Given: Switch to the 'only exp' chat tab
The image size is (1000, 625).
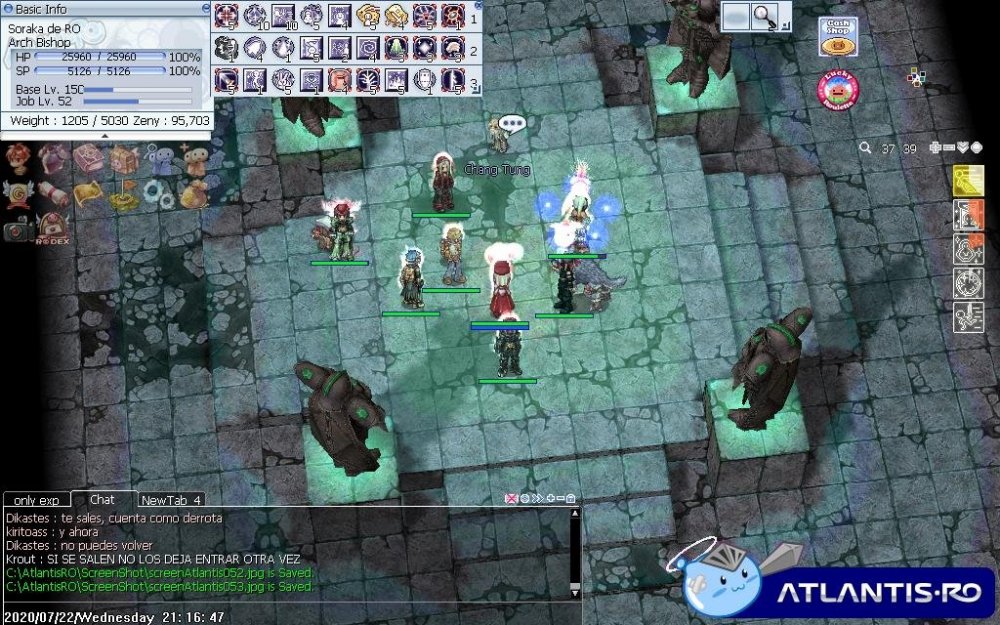Looking at the screenshot, I should click(x=37, y=499).
